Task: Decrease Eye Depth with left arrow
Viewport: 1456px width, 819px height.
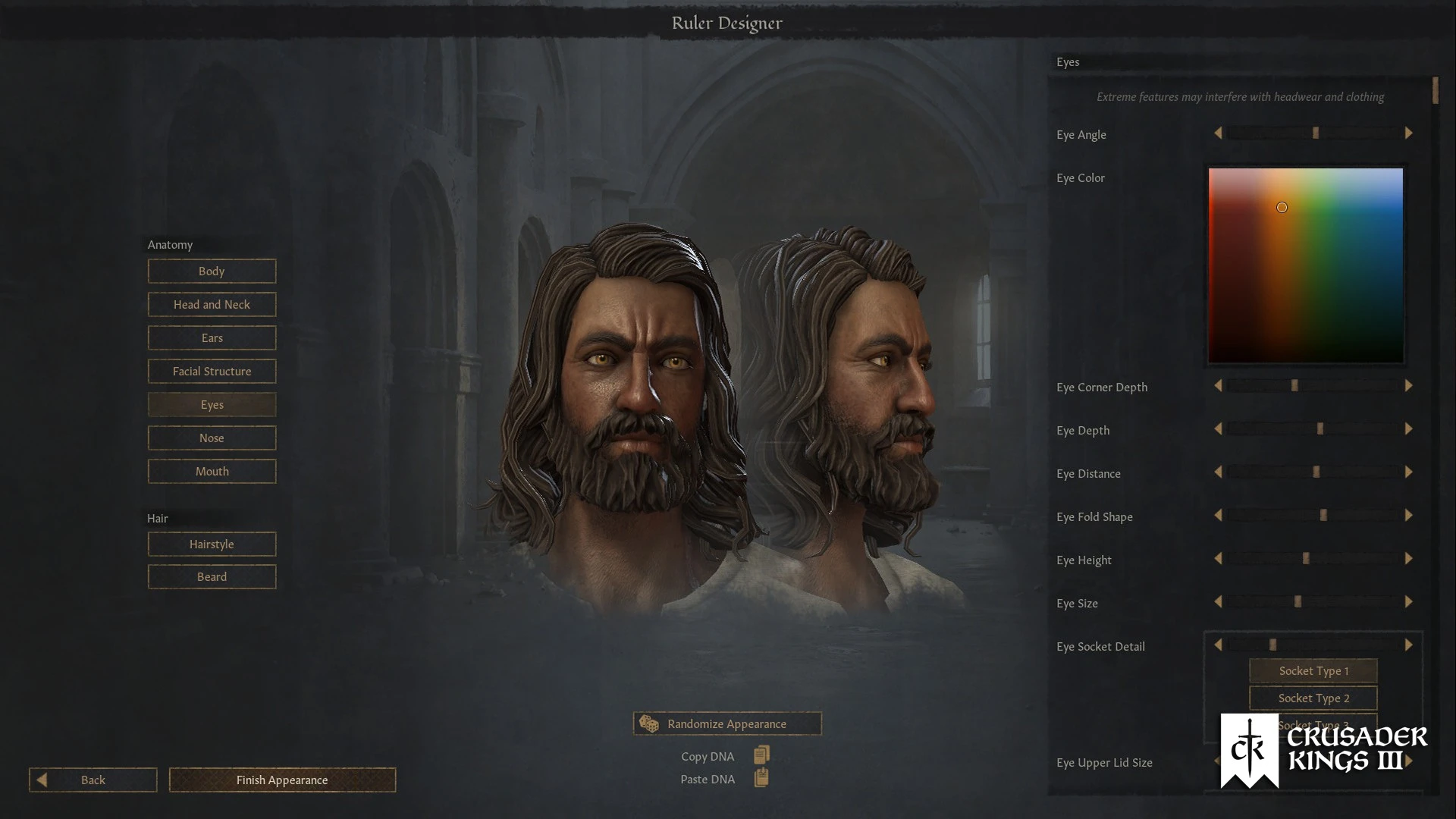Action: (1218, 429)
